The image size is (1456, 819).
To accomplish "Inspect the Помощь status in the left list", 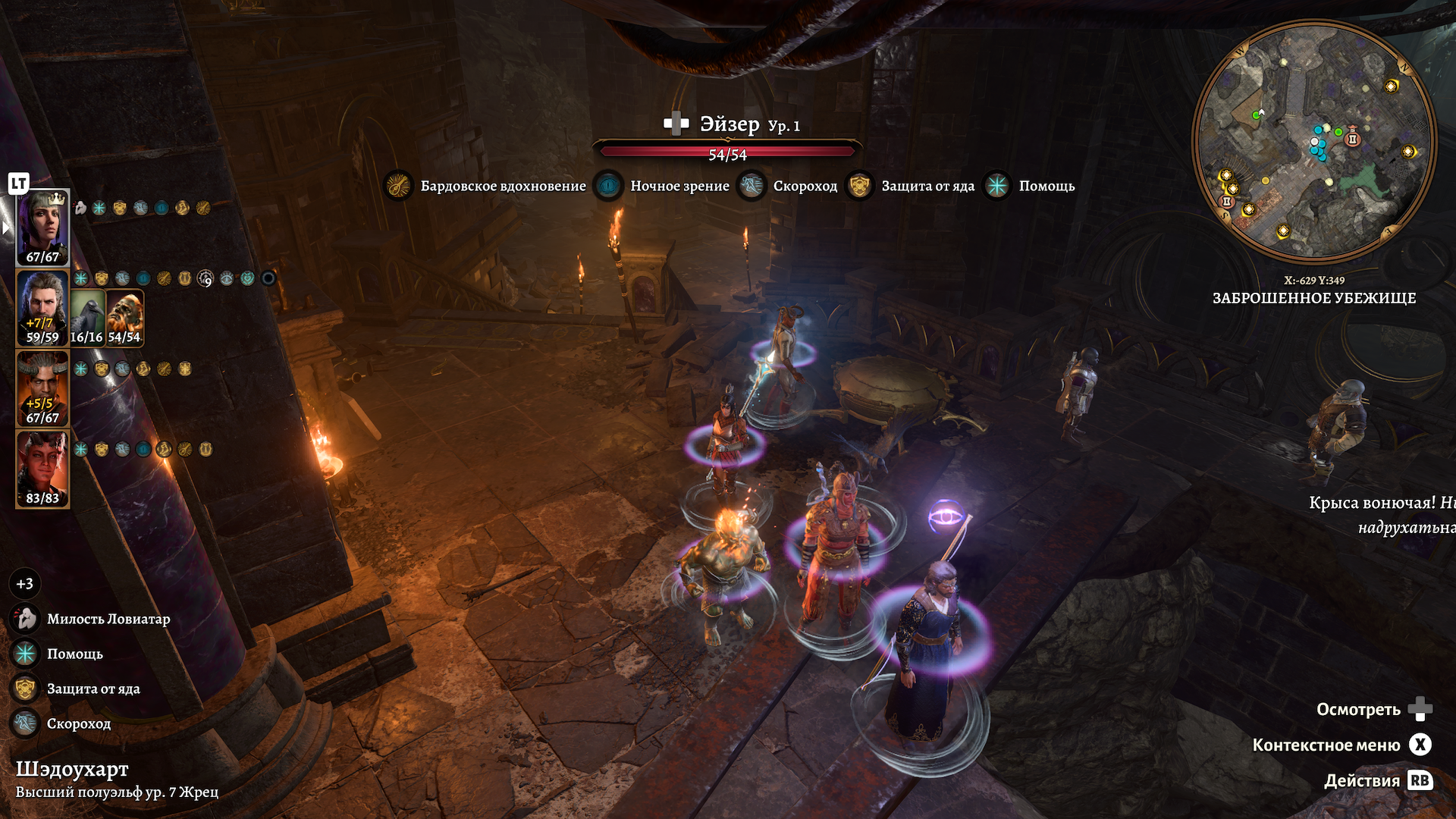I will [26, 654].
